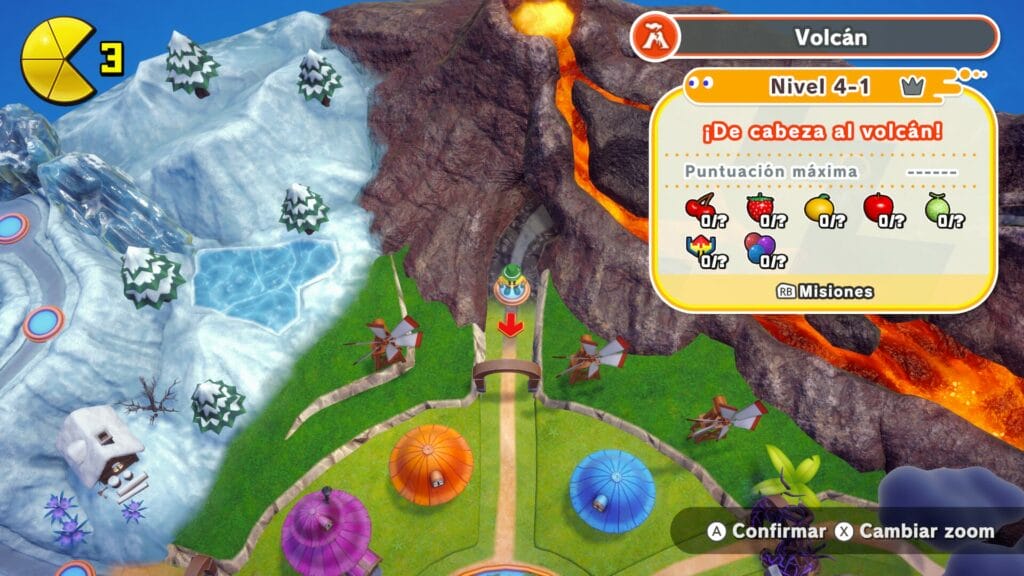Click the volcano emblem next to Volcán
Viewport: 1024px width, 576px height.
[655, 38]
